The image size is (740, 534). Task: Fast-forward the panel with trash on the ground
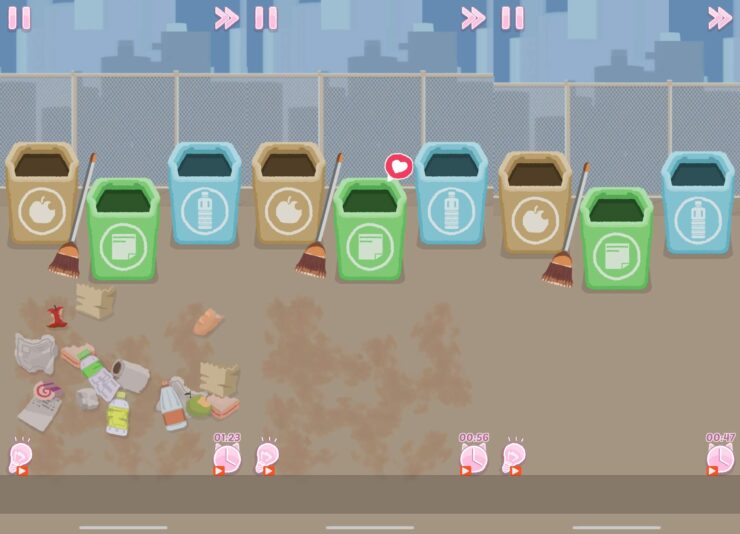coord(227,18)
